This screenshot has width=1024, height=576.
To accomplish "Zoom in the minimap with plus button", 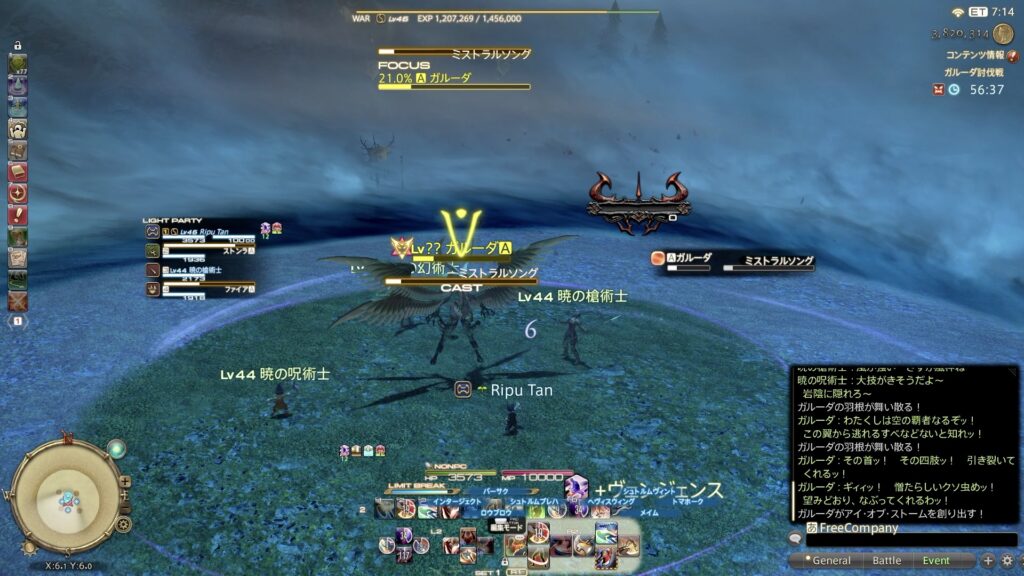I will point(124,482).
